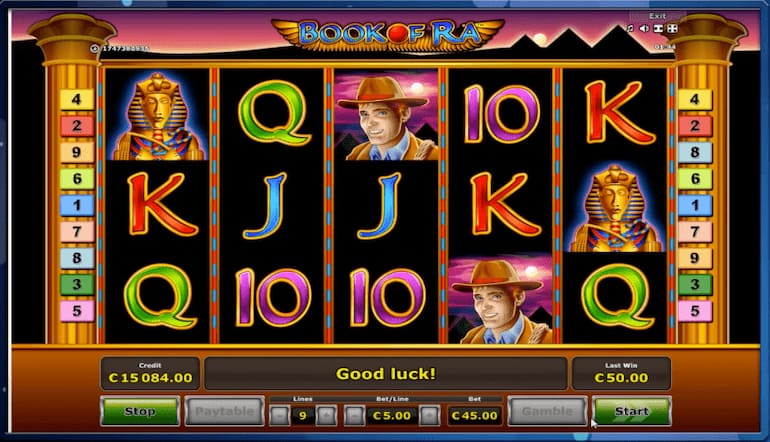Toggle fullscreen with the four-square icon
Image resolution: width=770 pixels, height=442 pixels.
[x=671, y=29]
